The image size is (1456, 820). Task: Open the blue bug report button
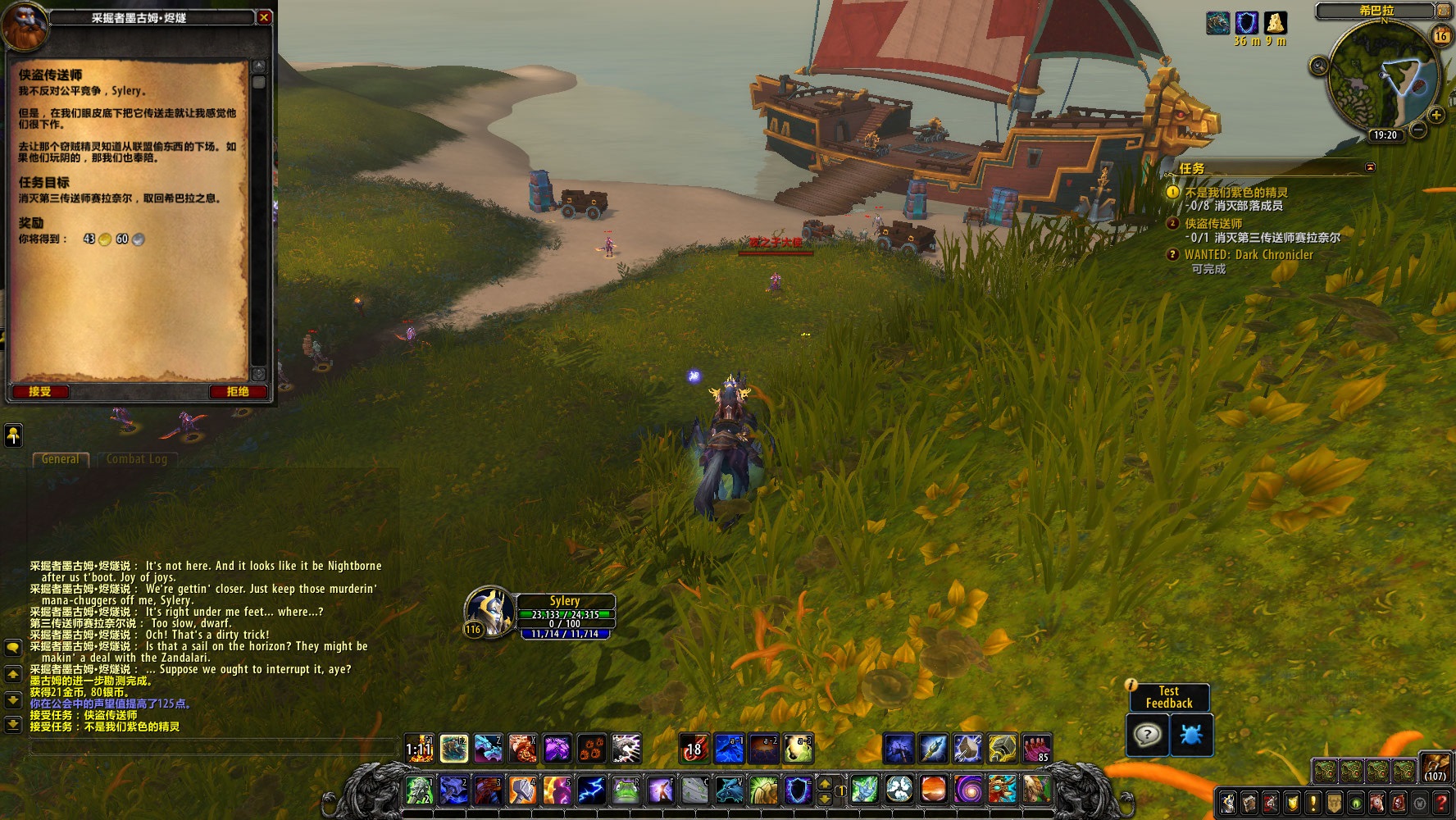[x=1190, y=735]
